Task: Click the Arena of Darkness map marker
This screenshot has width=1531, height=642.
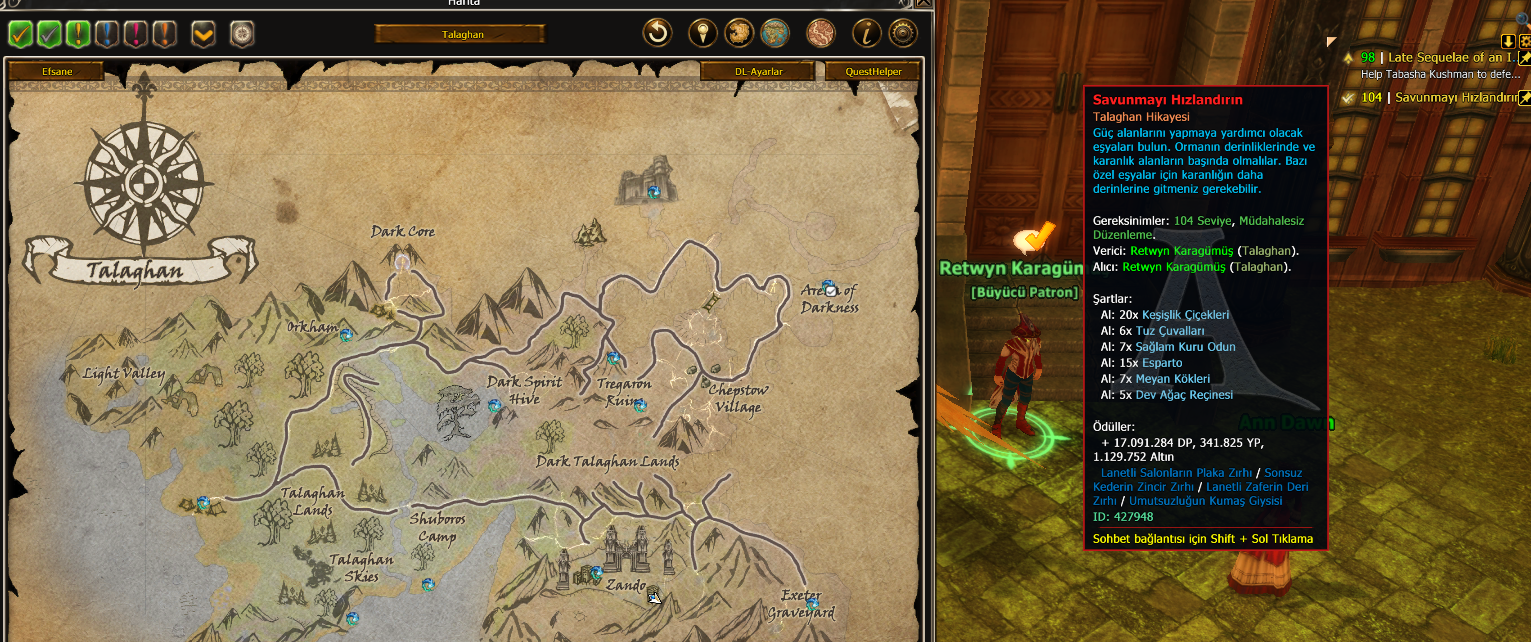Action: (x=828, y=288)
